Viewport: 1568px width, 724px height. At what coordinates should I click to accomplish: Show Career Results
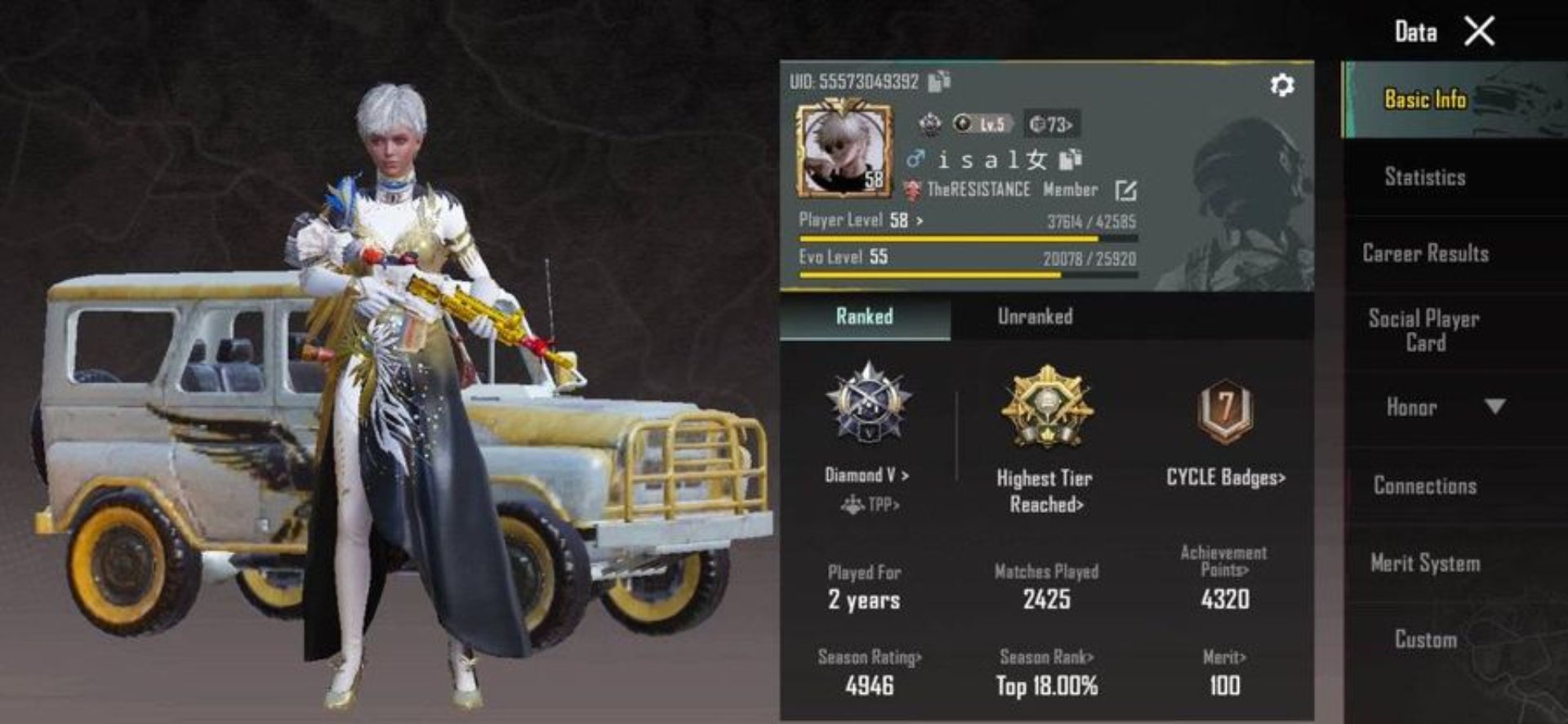[1425, 253]
